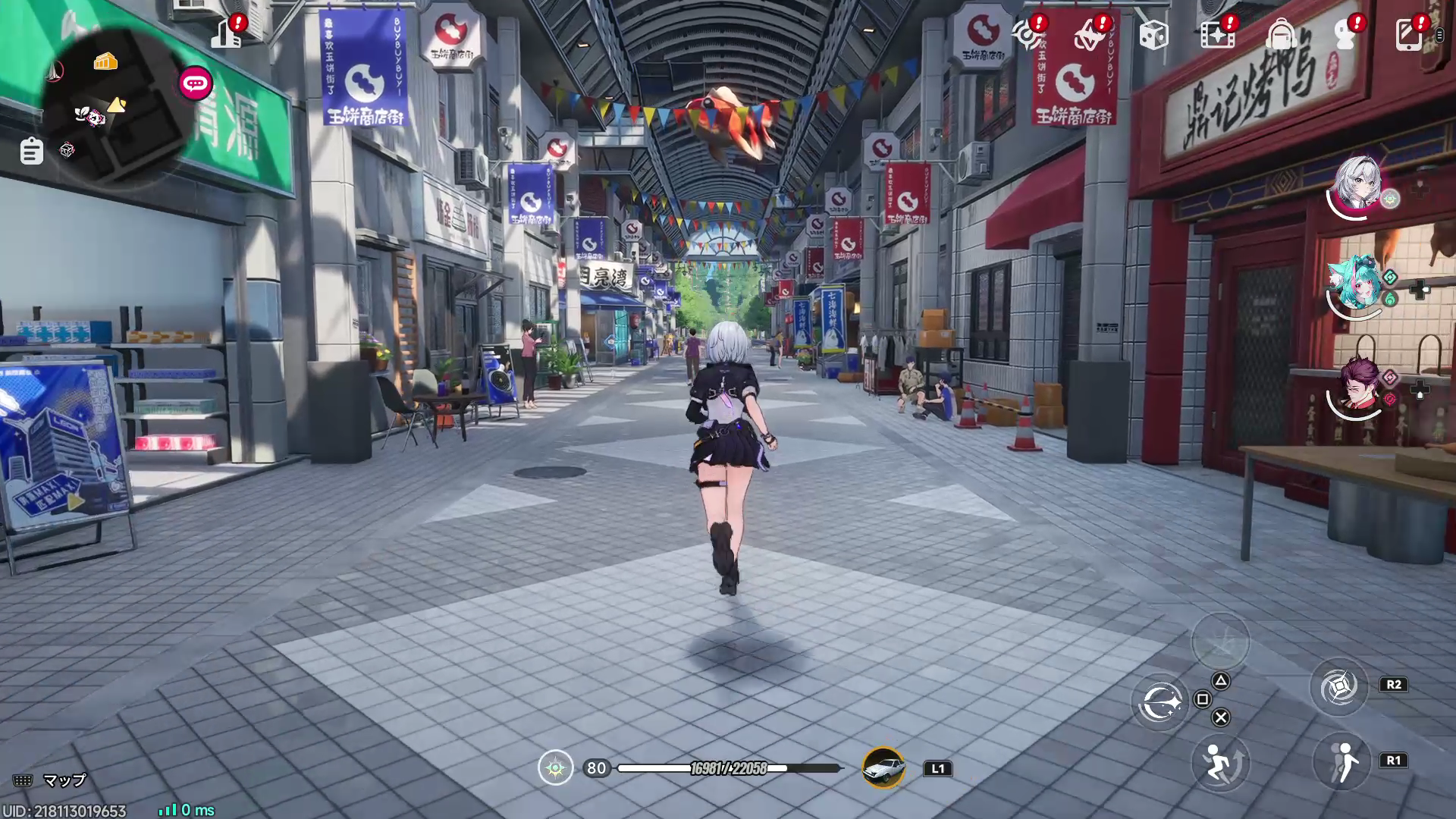
Task: Activate the swirling diamond skill
Action: (1338, 687)
